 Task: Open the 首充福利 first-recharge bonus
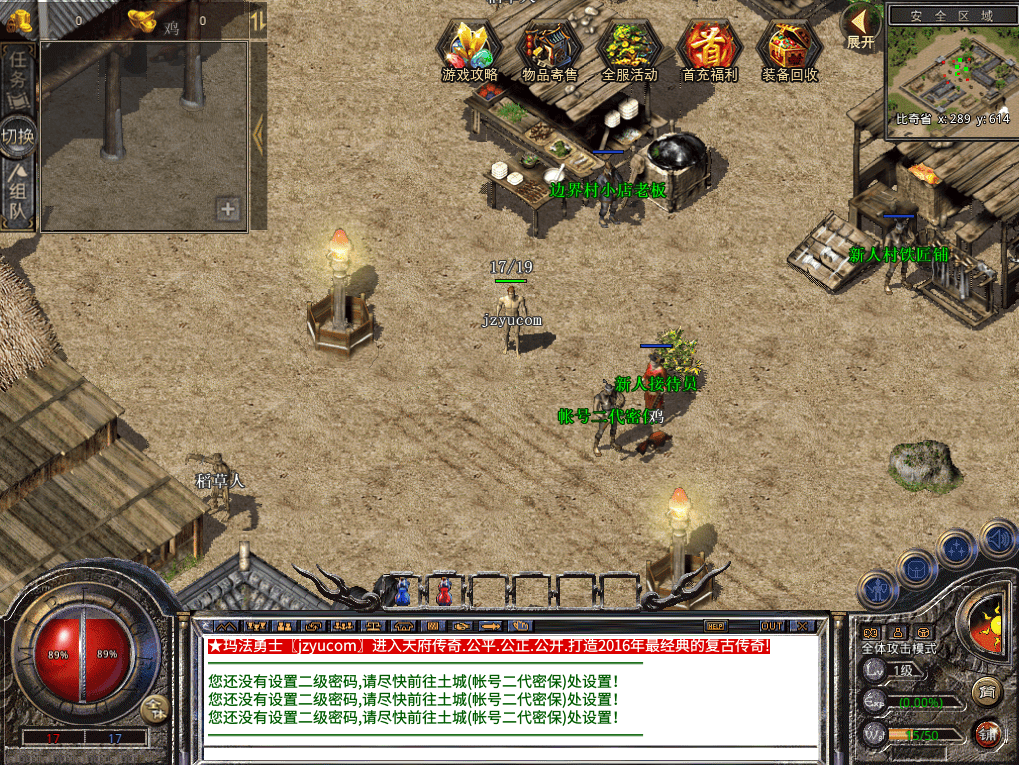[x=709, y=50]
